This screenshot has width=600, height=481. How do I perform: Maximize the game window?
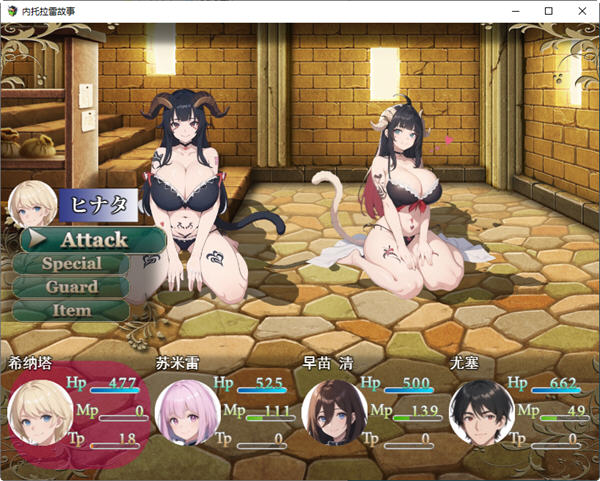(548, 10)
